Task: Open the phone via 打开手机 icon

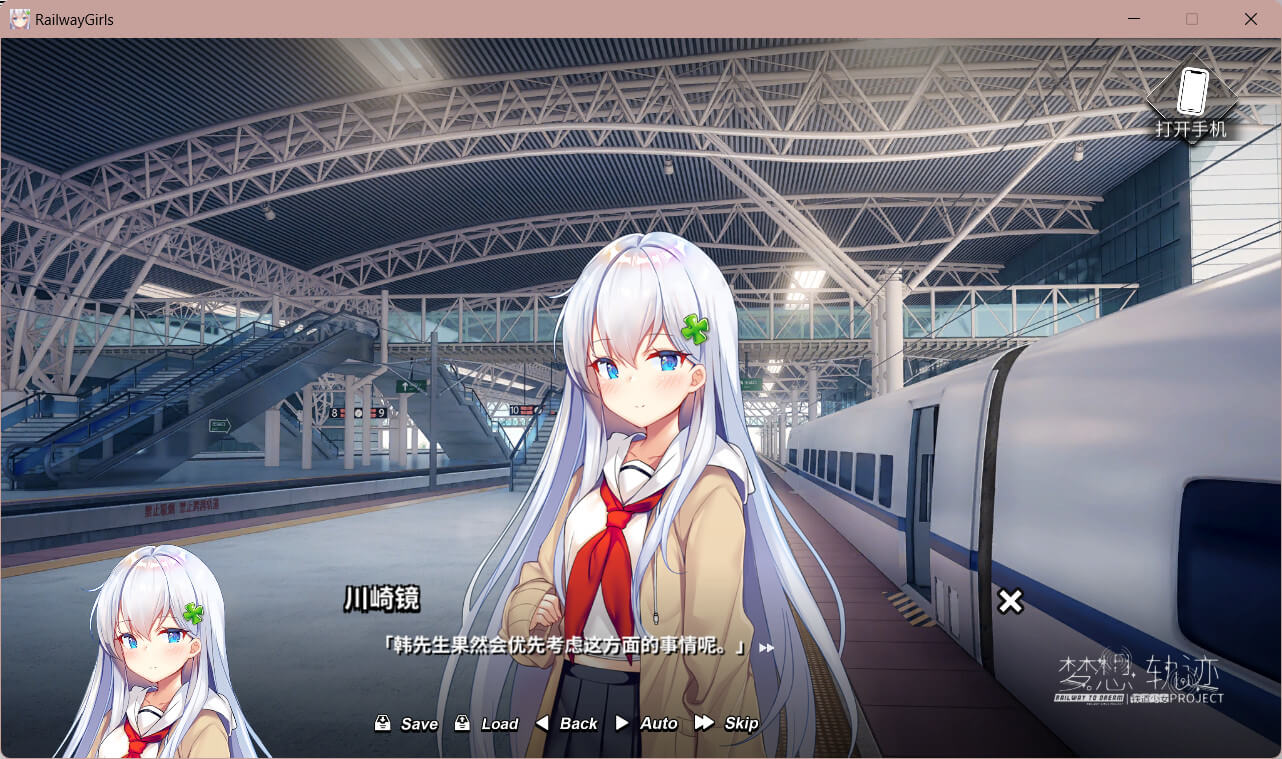Action: pos(1191,98)
